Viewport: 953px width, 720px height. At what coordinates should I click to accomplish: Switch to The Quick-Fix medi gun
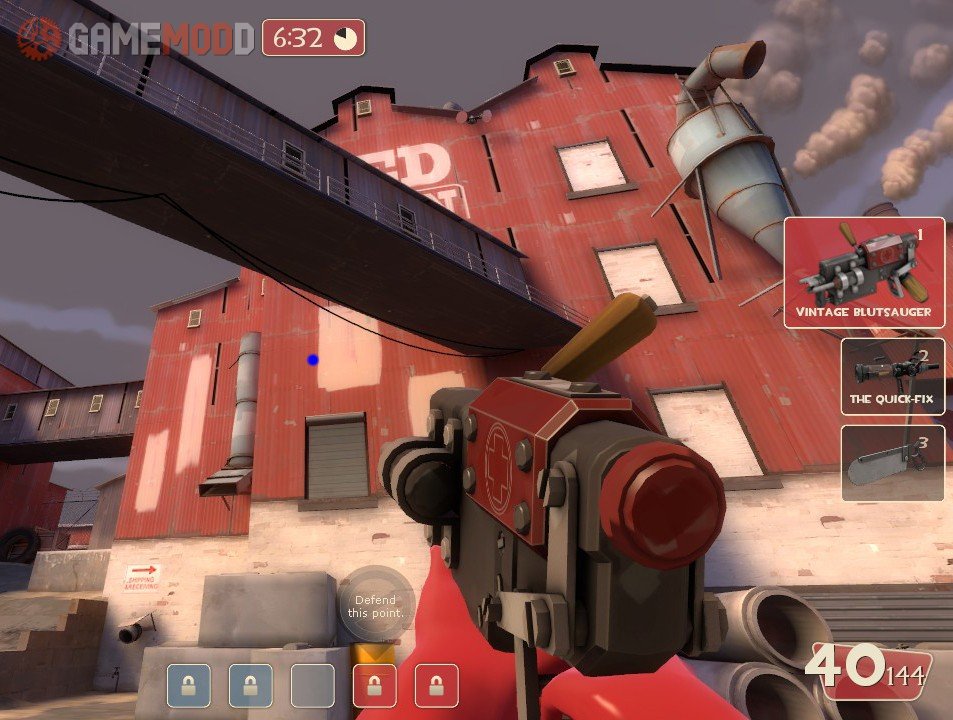point(892,375)
